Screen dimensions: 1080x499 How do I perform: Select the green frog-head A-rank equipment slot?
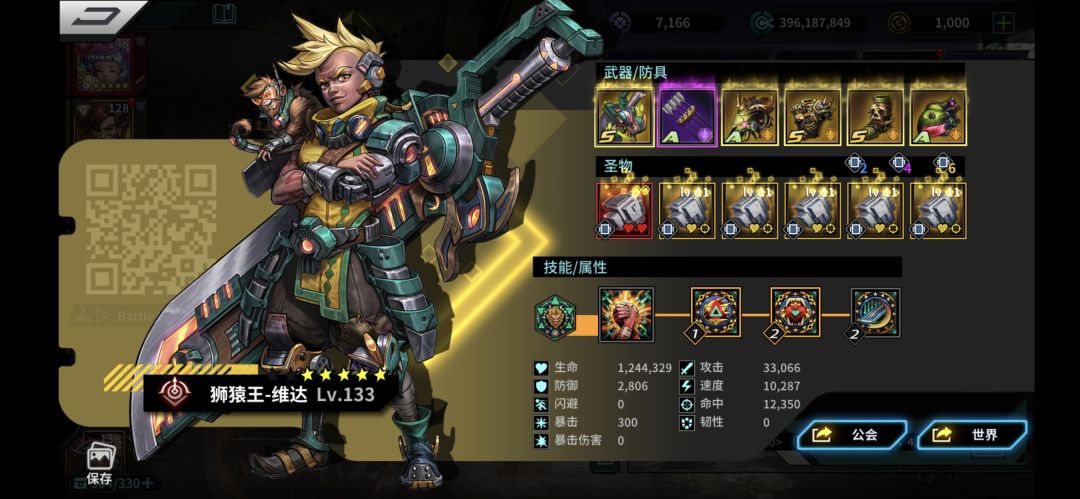click(938, 117)
